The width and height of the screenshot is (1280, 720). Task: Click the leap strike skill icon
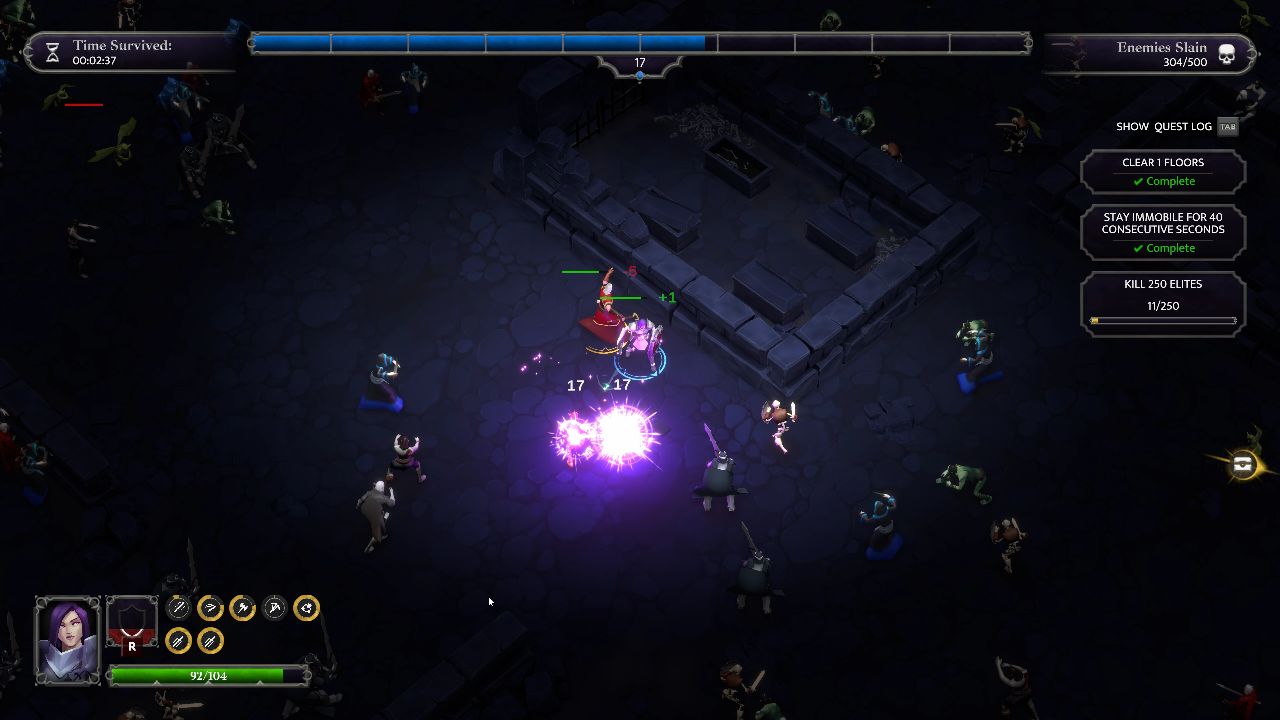point(273,607)
